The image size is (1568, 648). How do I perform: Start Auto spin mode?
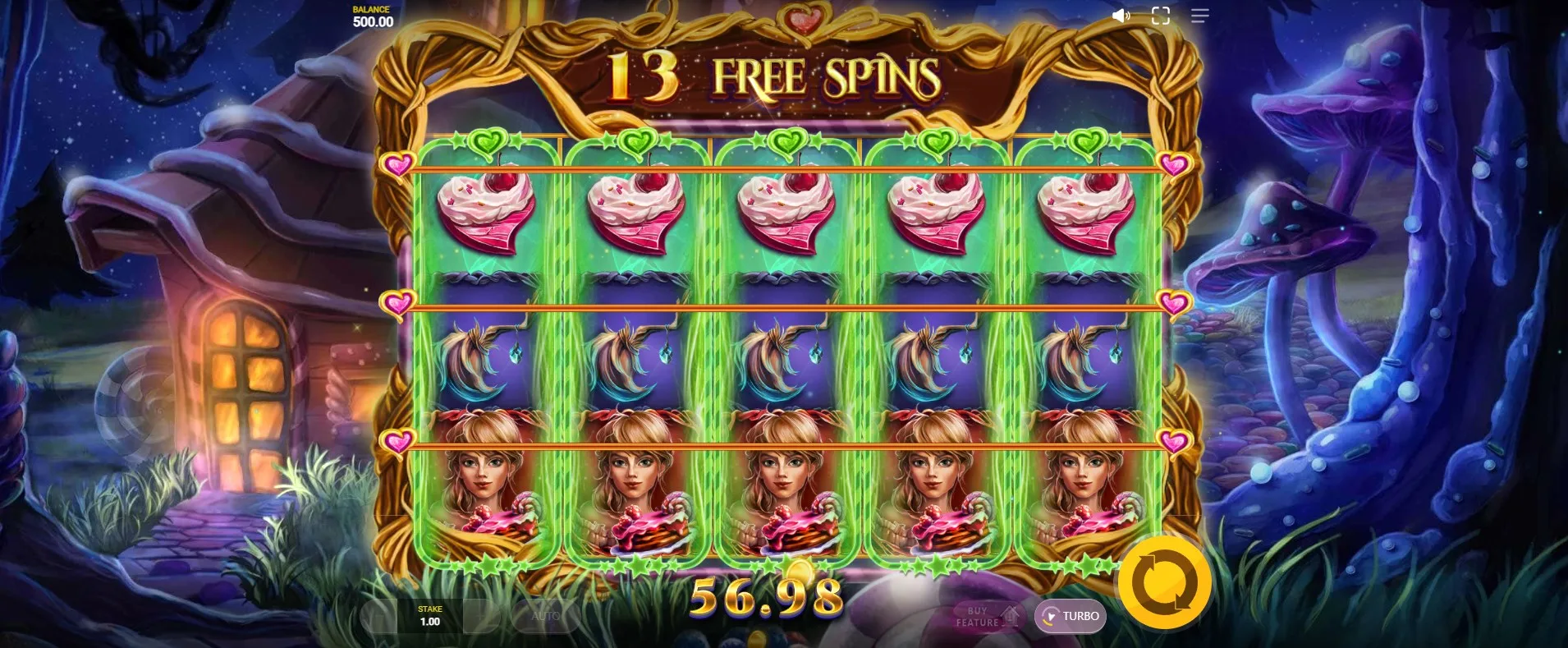click(x=545, y=616)
